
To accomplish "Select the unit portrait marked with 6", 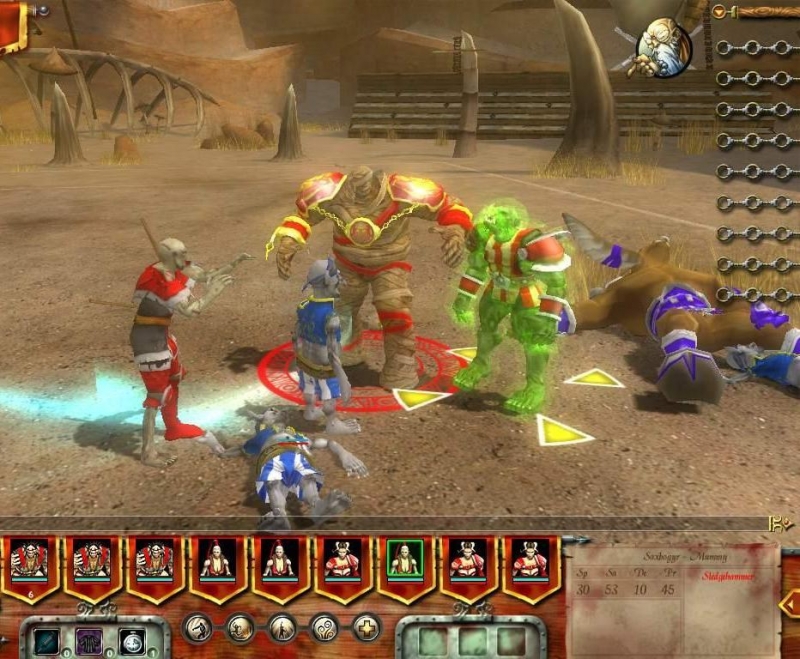I will 29,563.
